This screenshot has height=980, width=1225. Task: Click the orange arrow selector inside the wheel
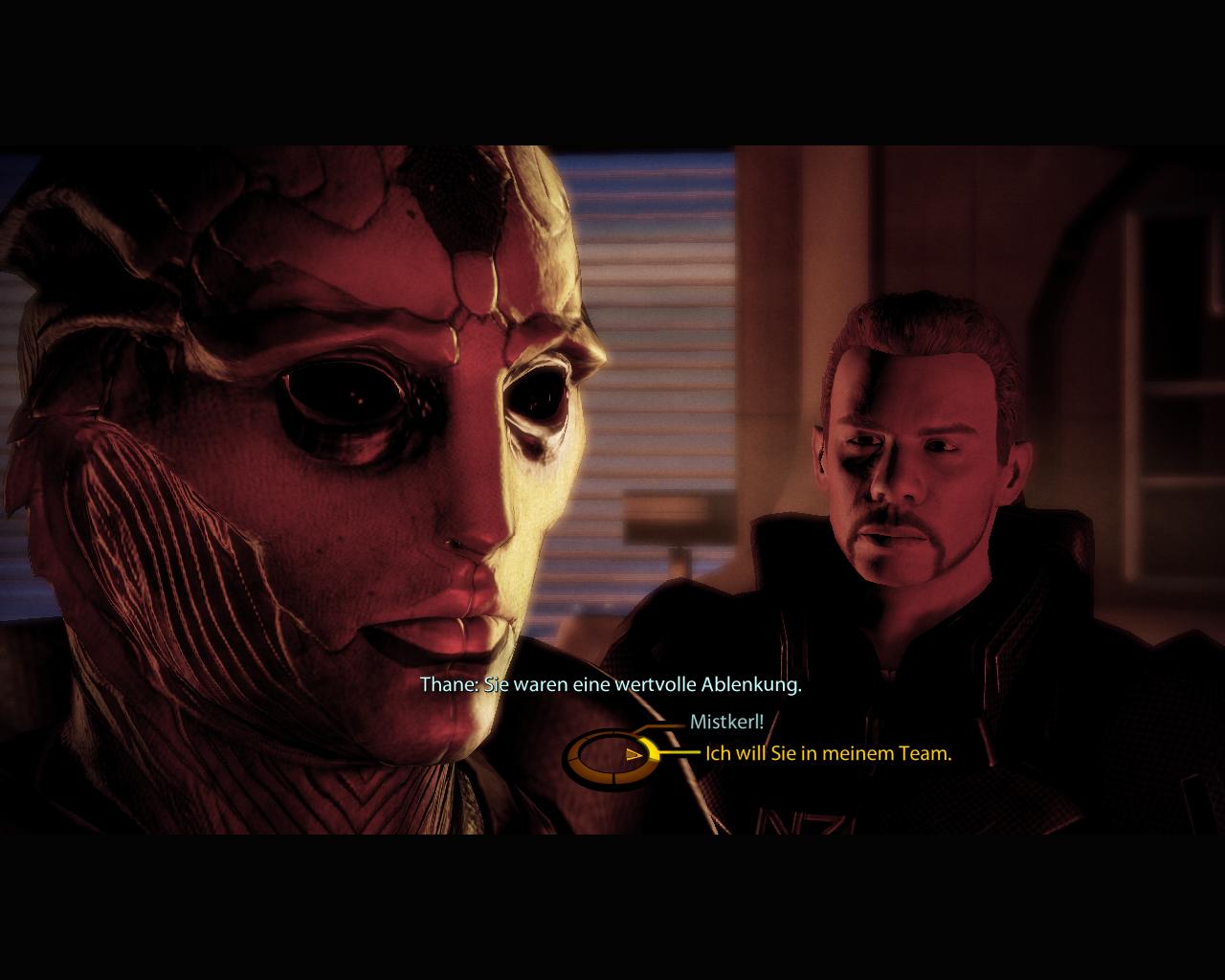tap(633, 753)
